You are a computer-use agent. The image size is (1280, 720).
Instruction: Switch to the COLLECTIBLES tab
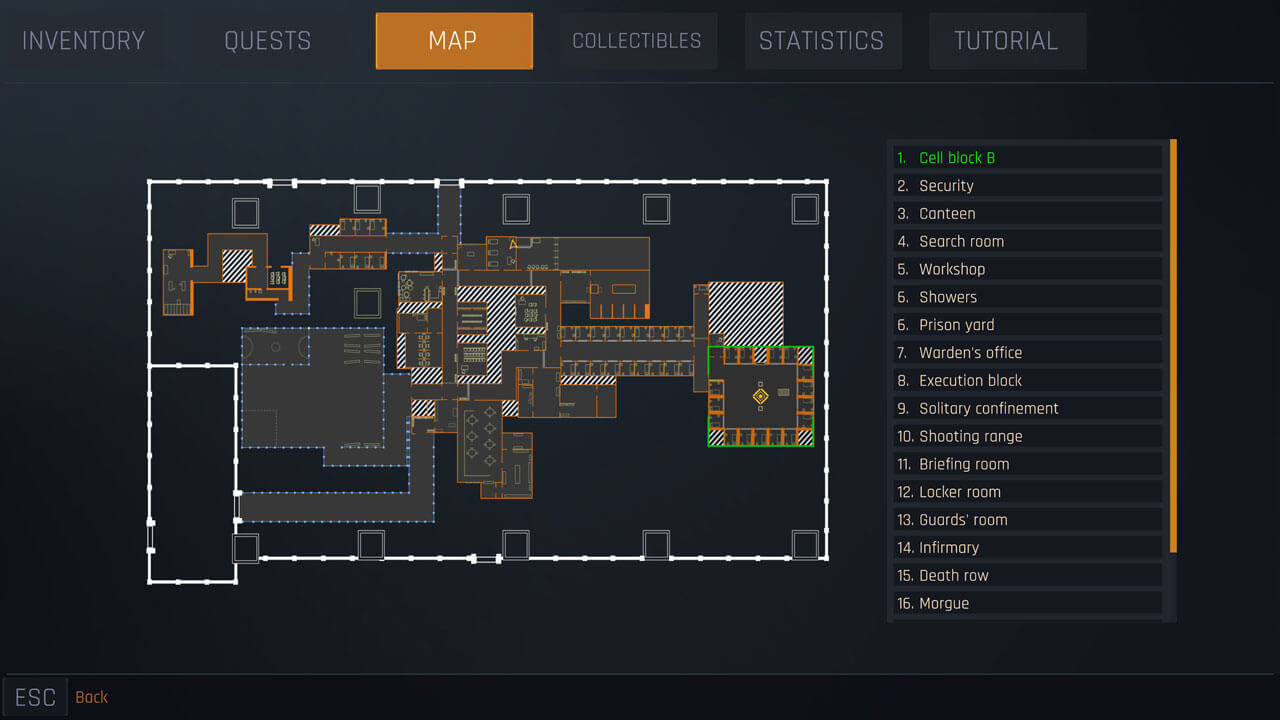(x=636, y=40)
